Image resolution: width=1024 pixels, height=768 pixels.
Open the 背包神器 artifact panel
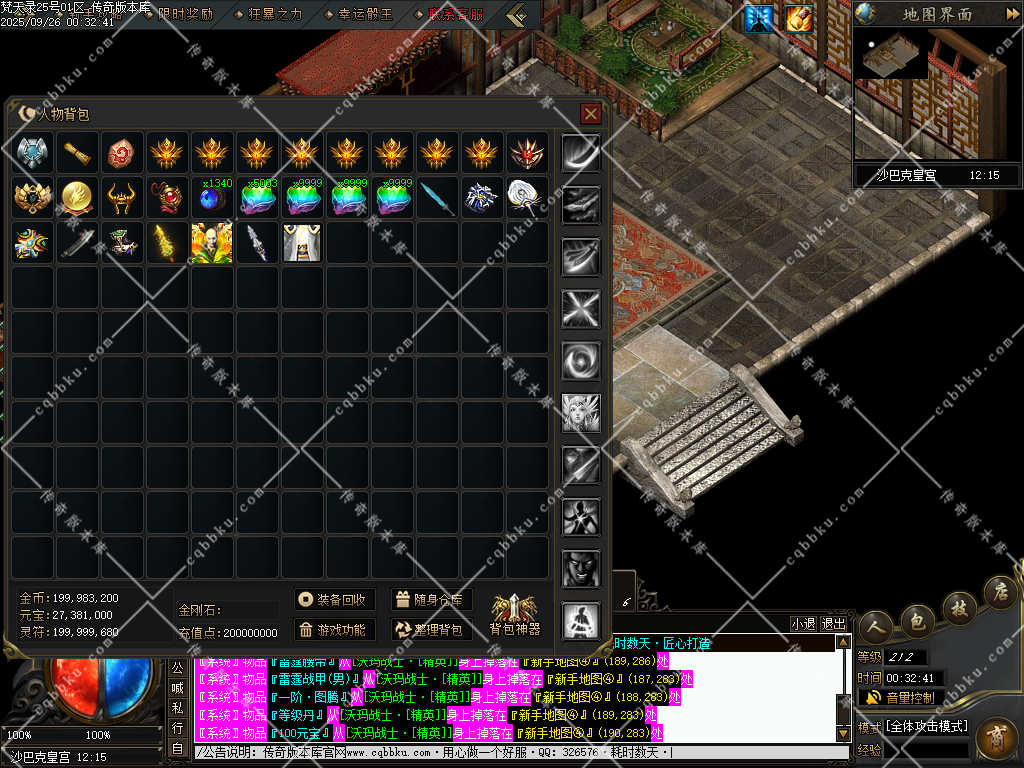[x=514, y=613]
